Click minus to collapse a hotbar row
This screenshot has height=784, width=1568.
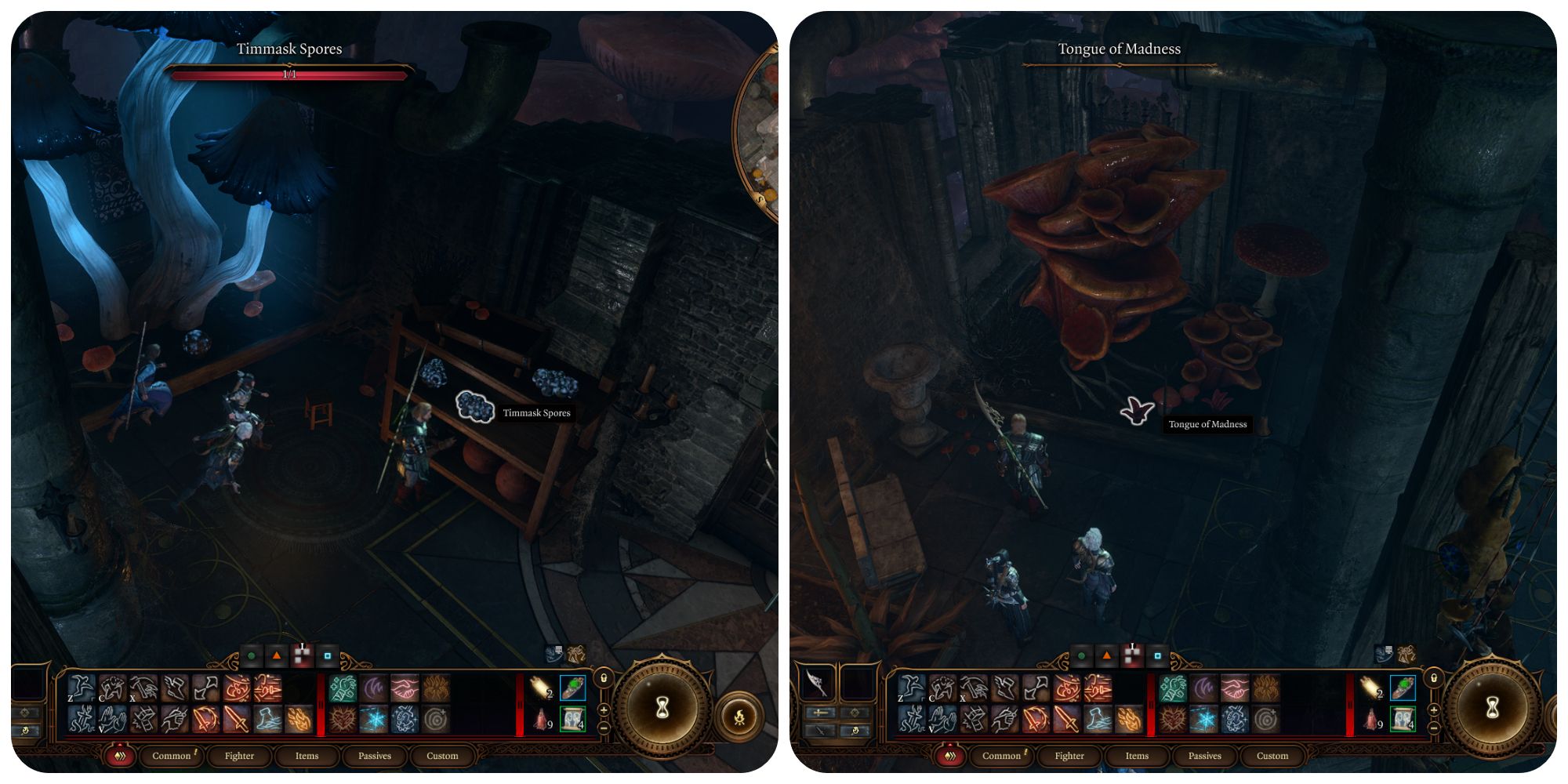tap(604, 728)
